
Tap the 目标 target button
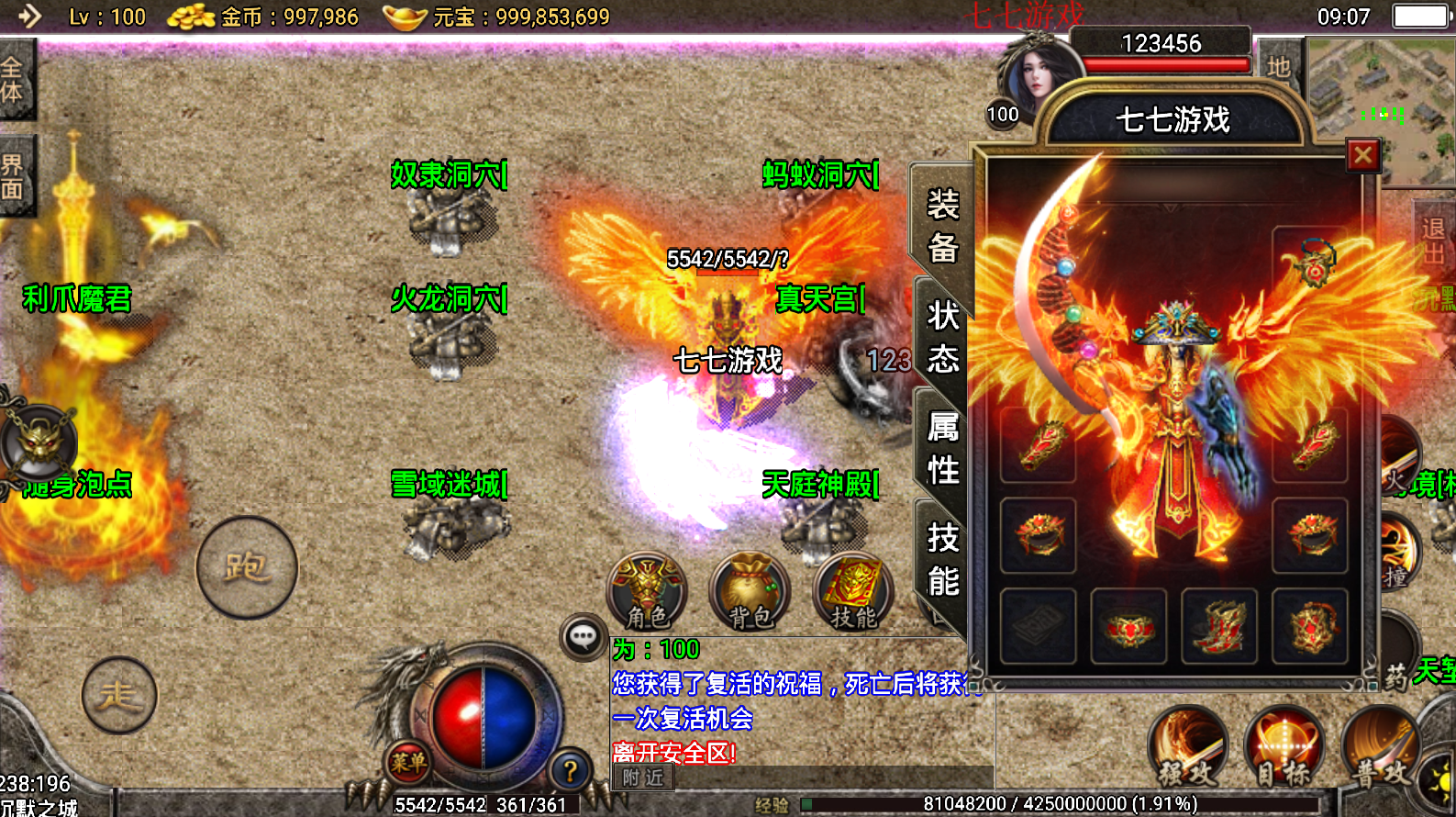[1285, 748]
